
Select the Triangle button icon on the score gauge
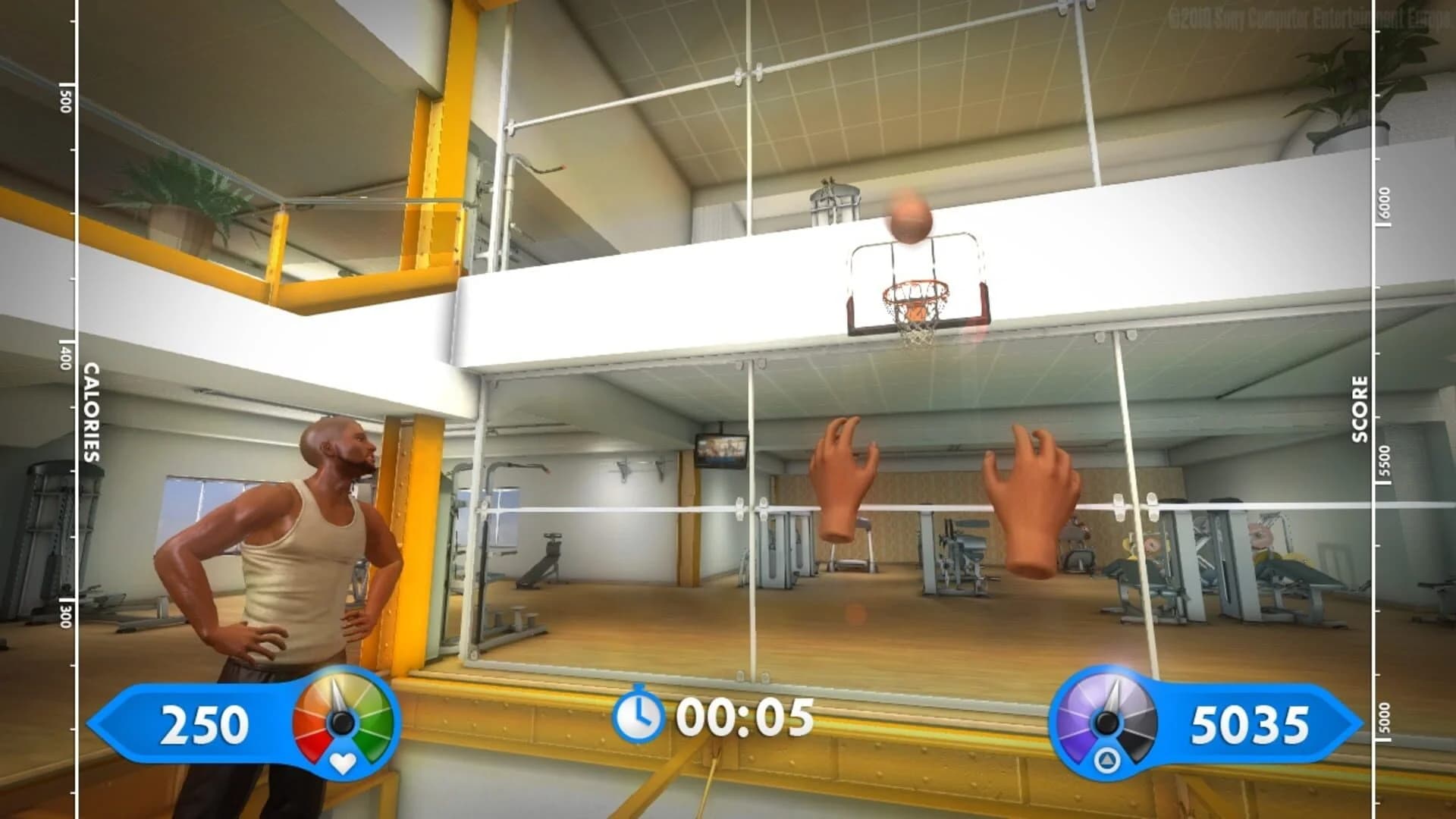(1109, 760)
